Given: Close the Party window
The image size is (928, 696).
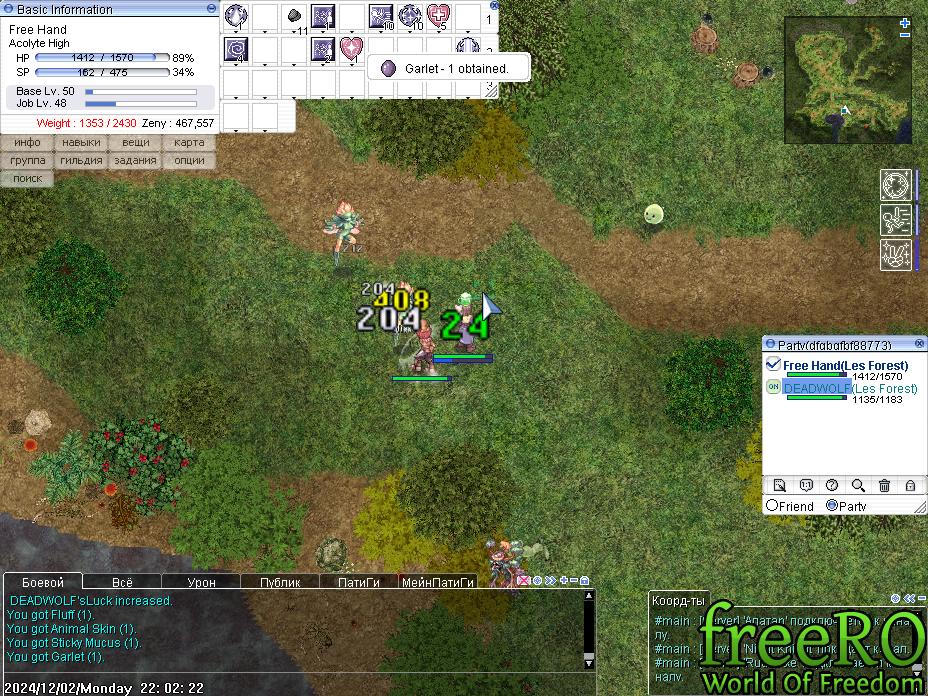Looking at the screenshot, I should tap(919, 344).
